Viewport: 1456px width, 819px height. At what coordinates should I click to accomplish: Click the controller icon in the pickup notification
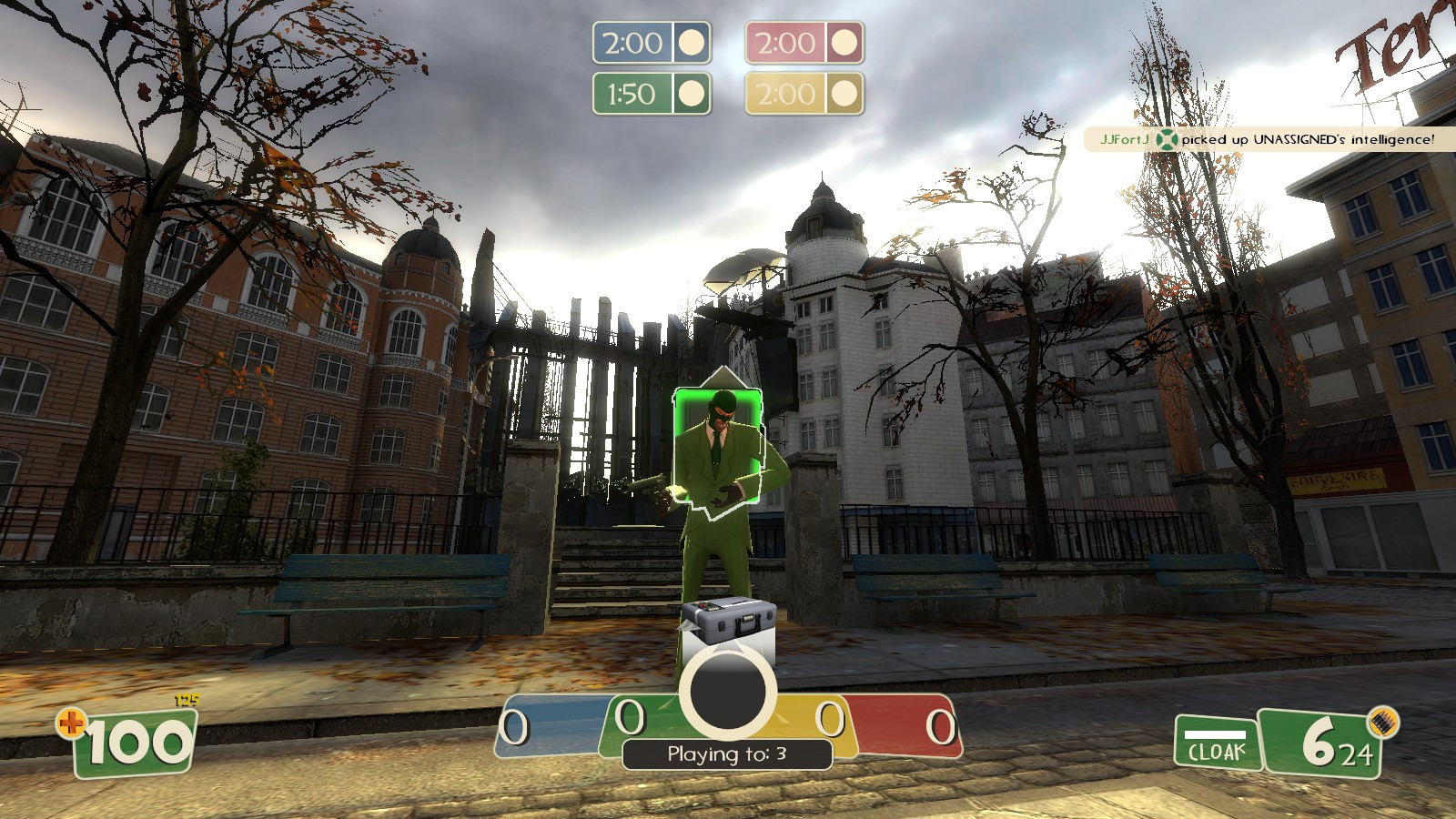coord(1167,139)
